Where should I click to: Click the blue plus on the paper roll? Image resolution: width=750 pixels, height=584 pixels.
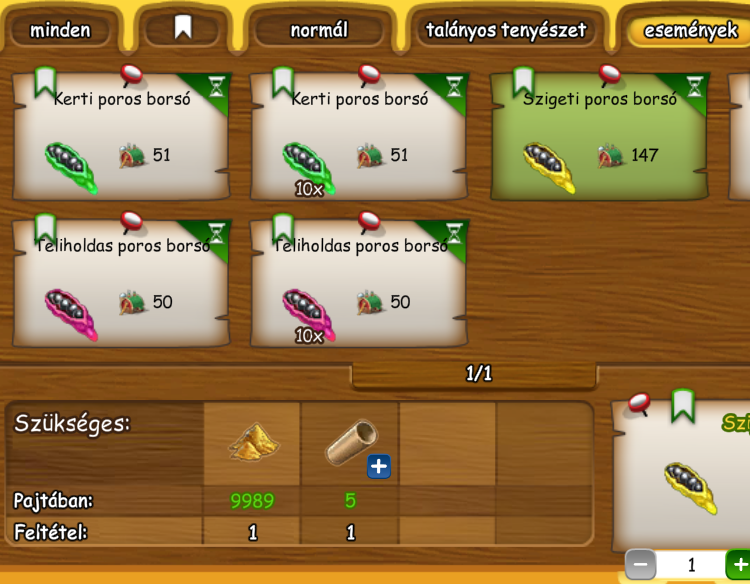pyautogui.click(x=379, y=465)
